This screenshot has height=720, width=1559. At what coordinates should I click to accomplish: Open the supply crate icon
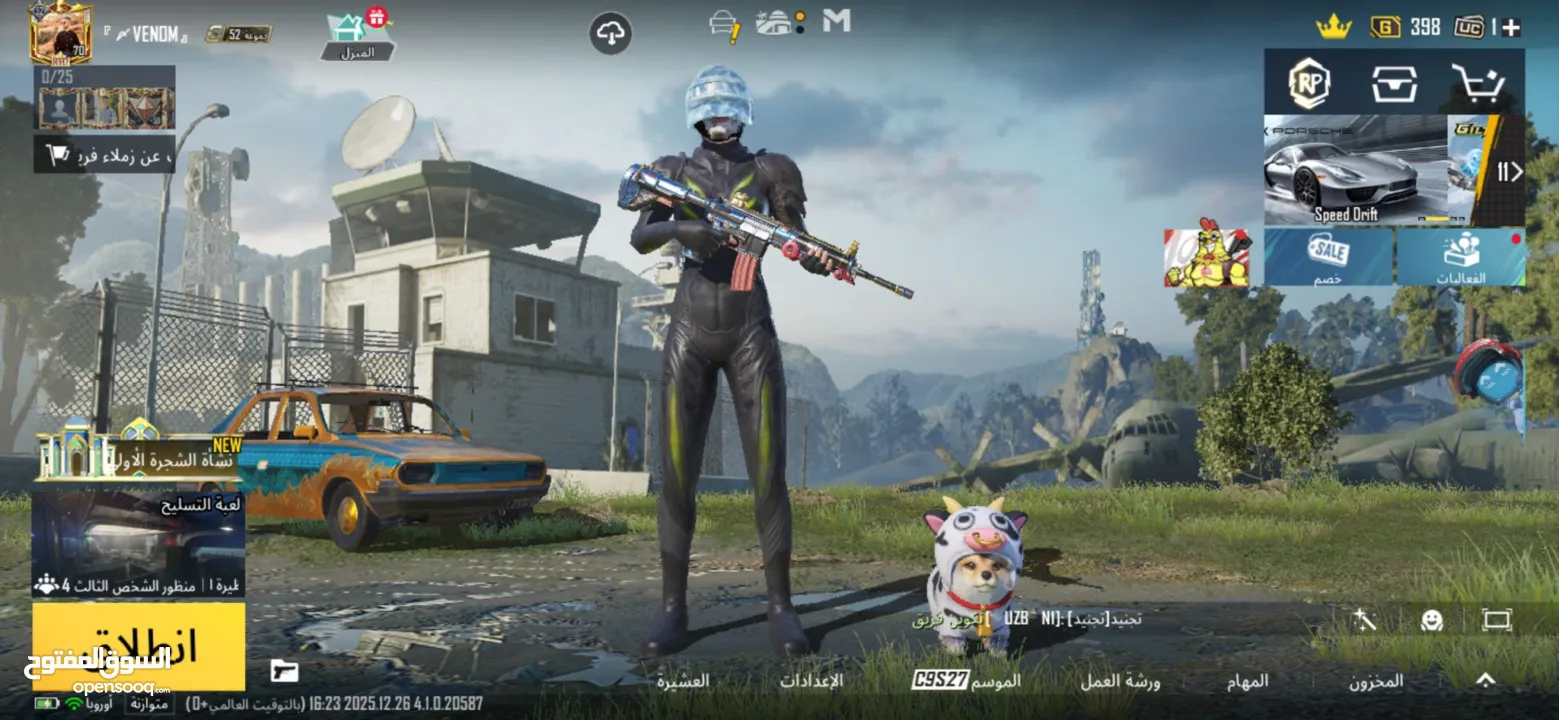1394,84
